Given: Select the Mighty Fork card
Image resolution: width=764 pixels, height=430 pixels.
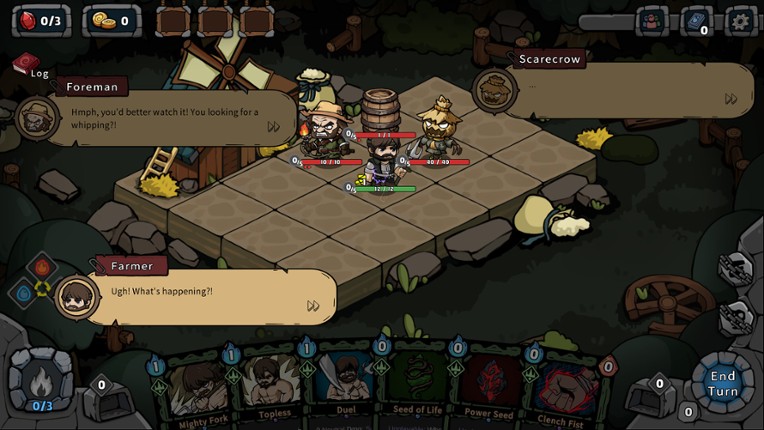Looking at the screenshot, I should tap(198, 388).
